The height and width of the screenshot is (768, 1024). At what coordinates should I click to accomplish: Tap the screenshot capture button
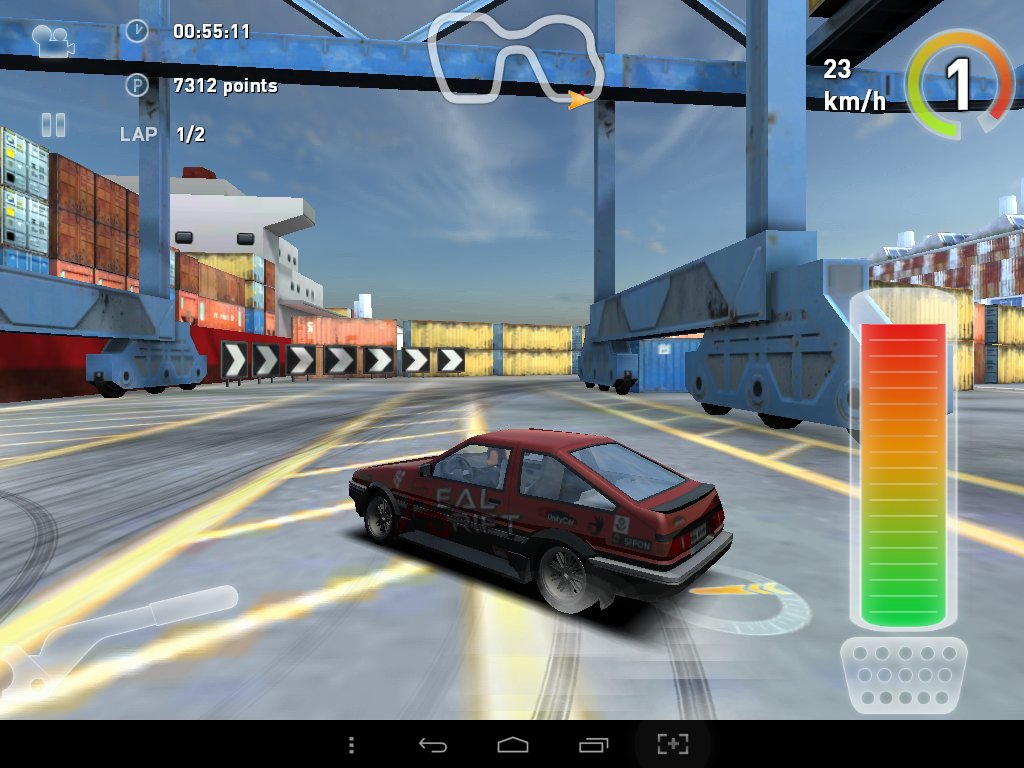673,745
